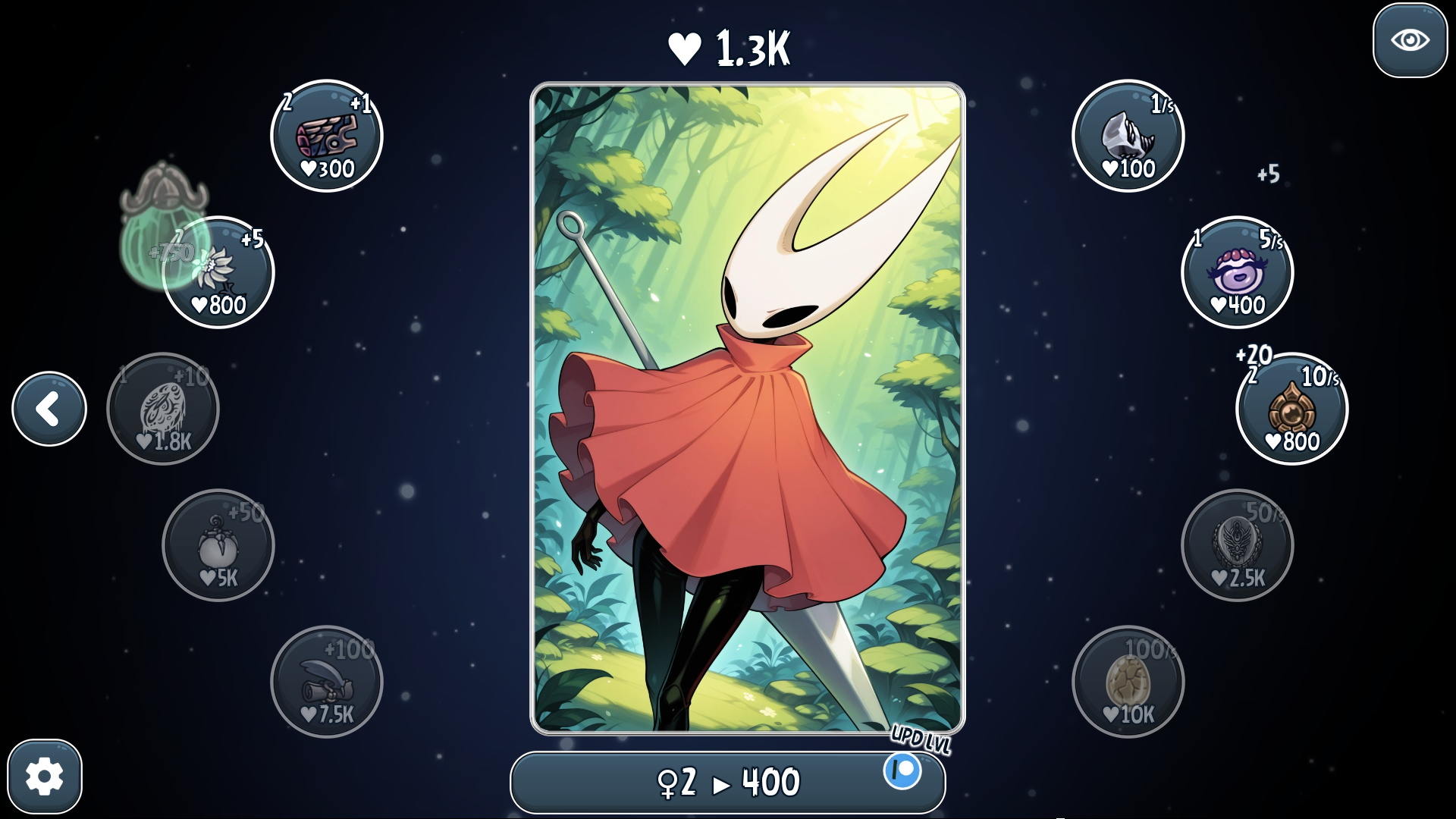This screenshot has height=819, width=1456.
Task: Upgrade the purple mask creature for 400 hearts
Action: [1236, 273]
